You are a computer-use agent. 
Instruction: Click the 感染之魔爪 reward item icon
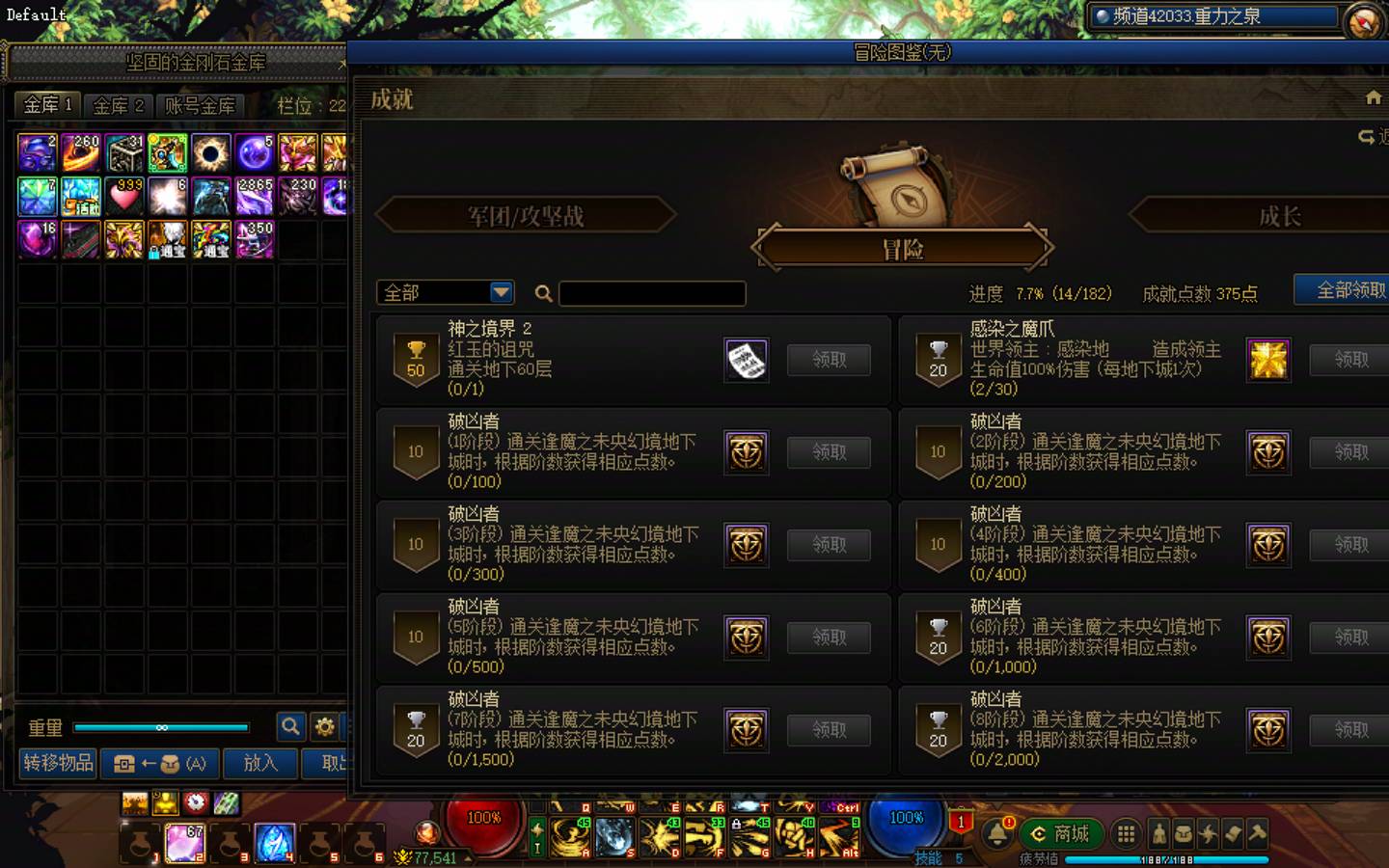pyautogui.click(x=1267, y=360)
